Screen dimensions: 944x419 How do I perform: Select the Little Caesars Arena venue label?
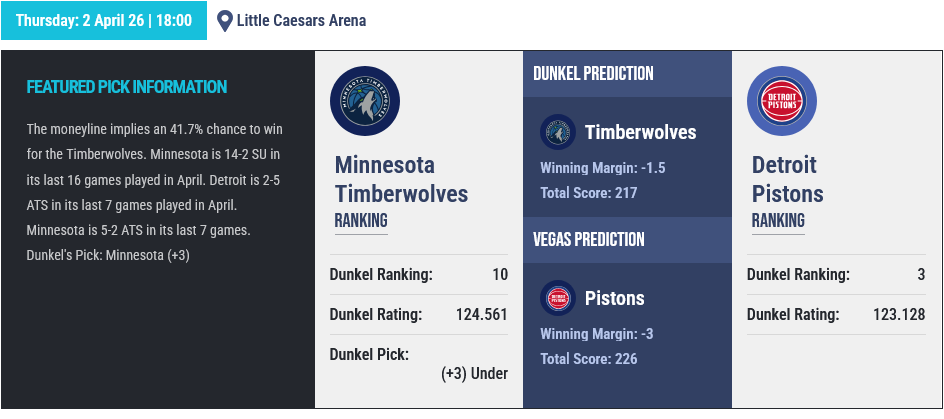(x=300, y=20)
